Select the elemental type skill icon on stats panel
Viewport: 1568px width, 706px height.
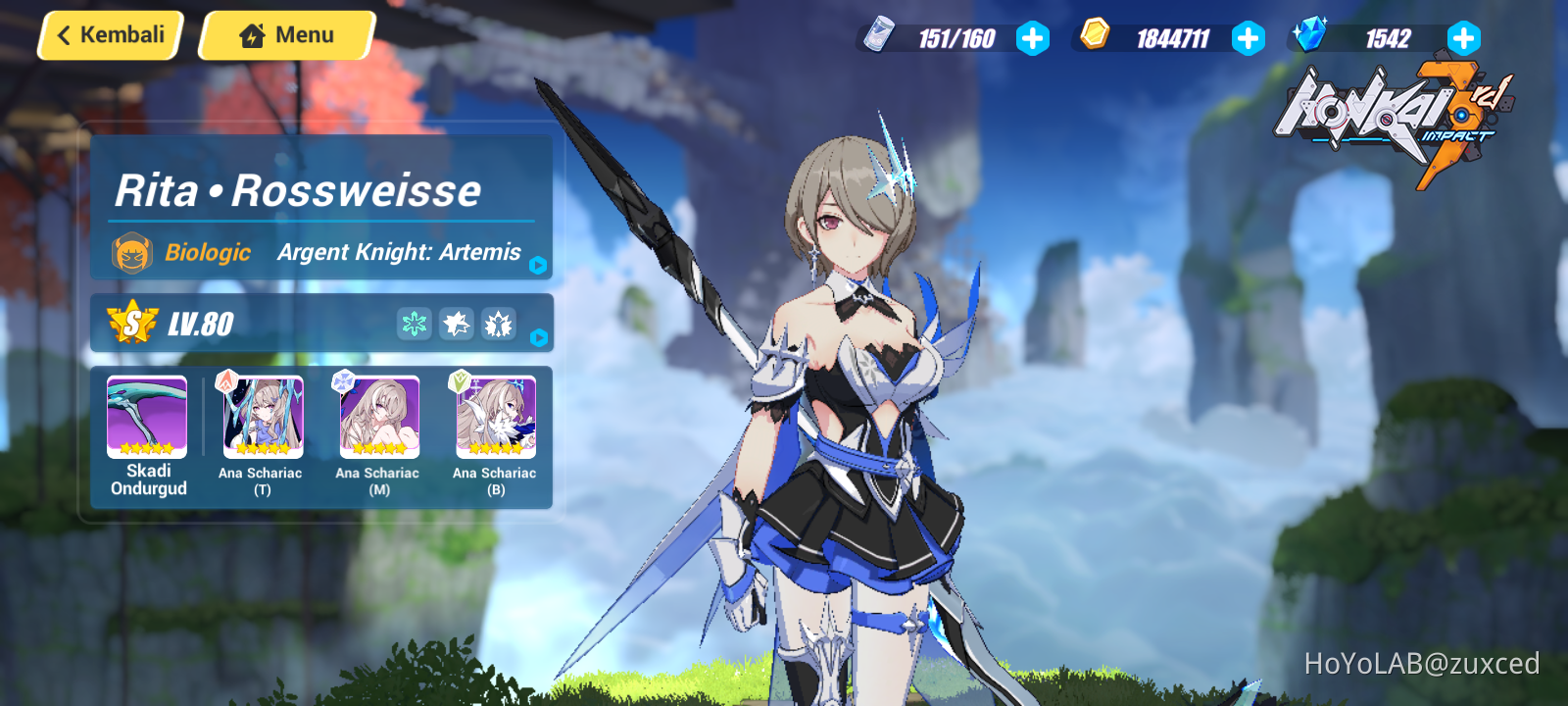pos(414,324)
